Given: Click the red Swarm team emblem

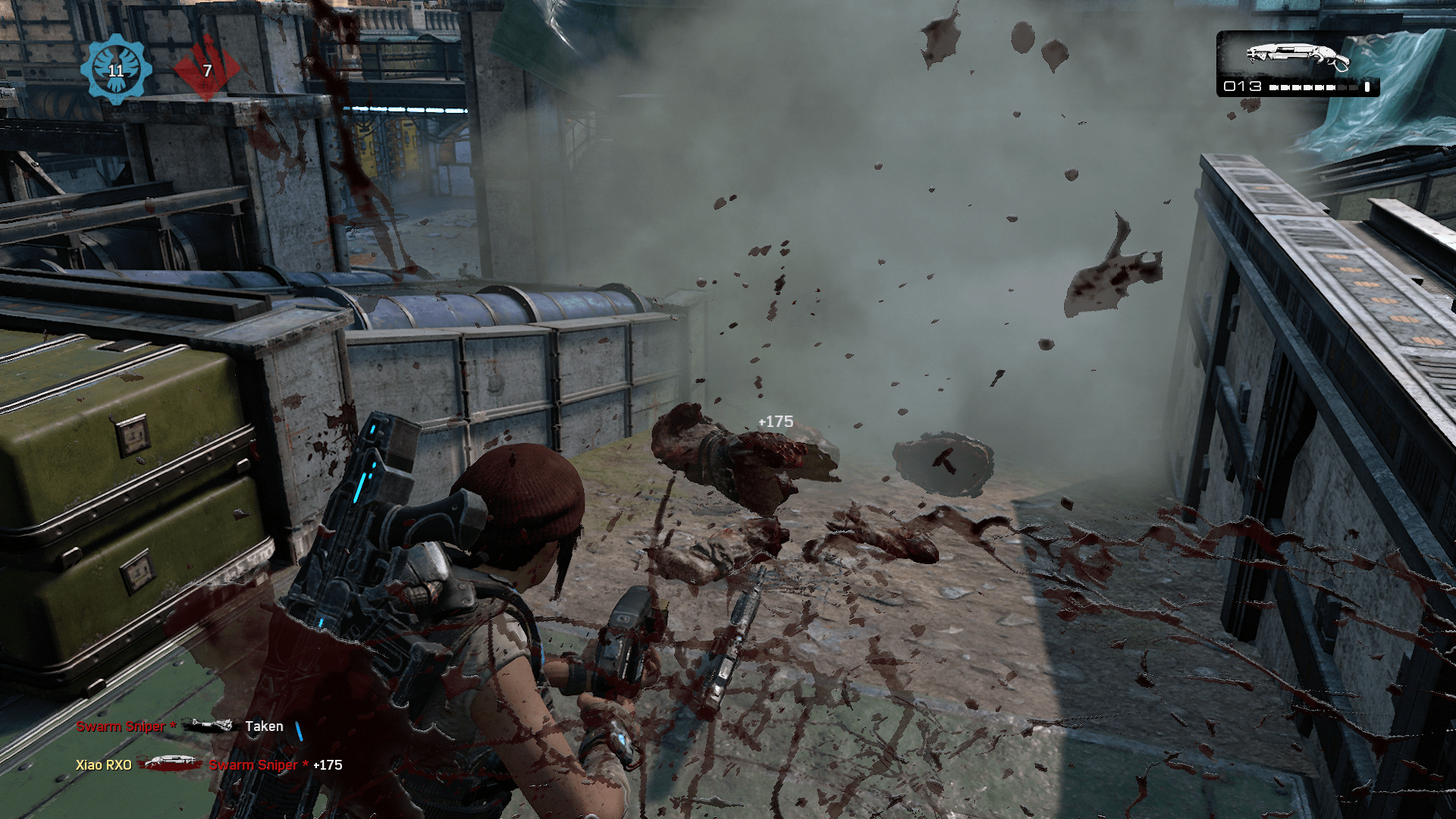Looking at the screenshot, I should pyautogui.click(x=206, y=69).
